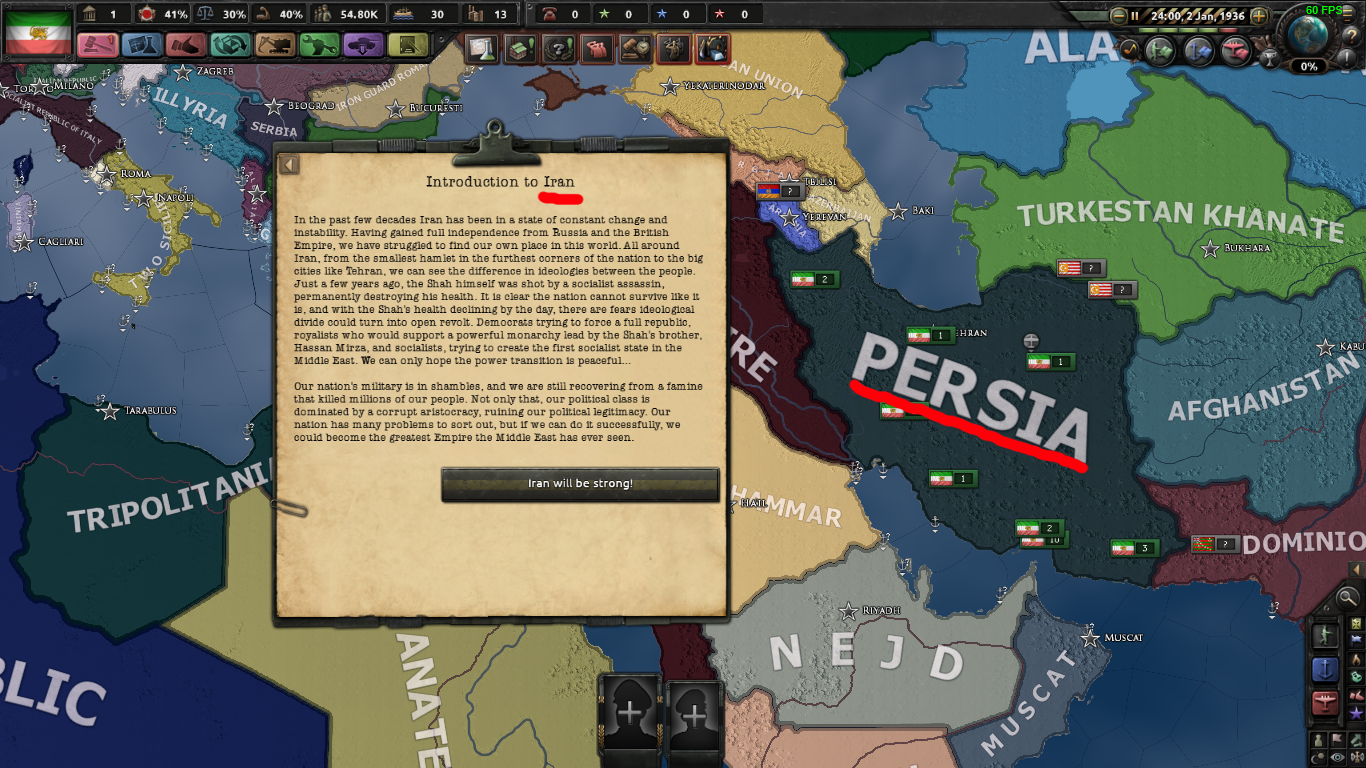
Task: Toggle the day-night moon overlay
Action: click(x=1317, y=755)
